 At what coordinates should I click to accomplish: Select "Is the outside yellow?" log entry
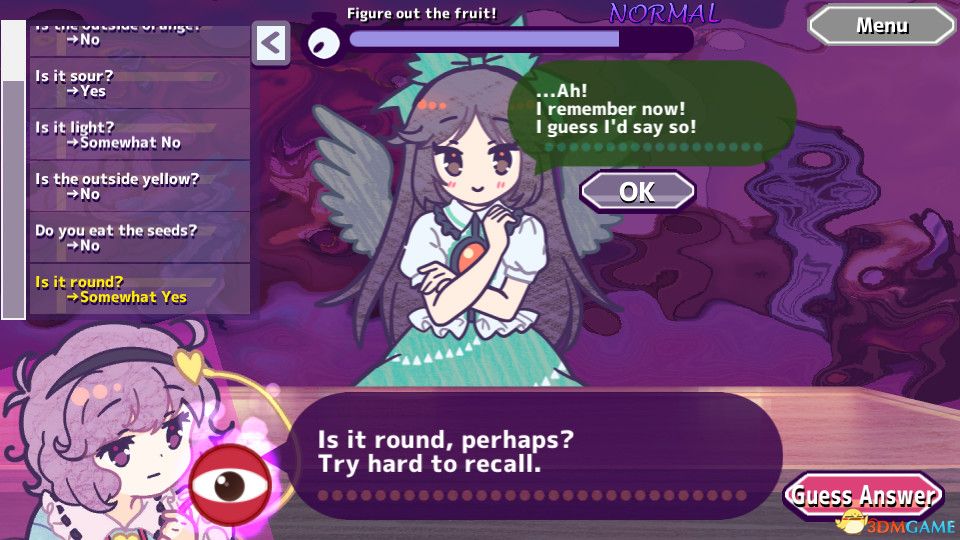(139, 187)
